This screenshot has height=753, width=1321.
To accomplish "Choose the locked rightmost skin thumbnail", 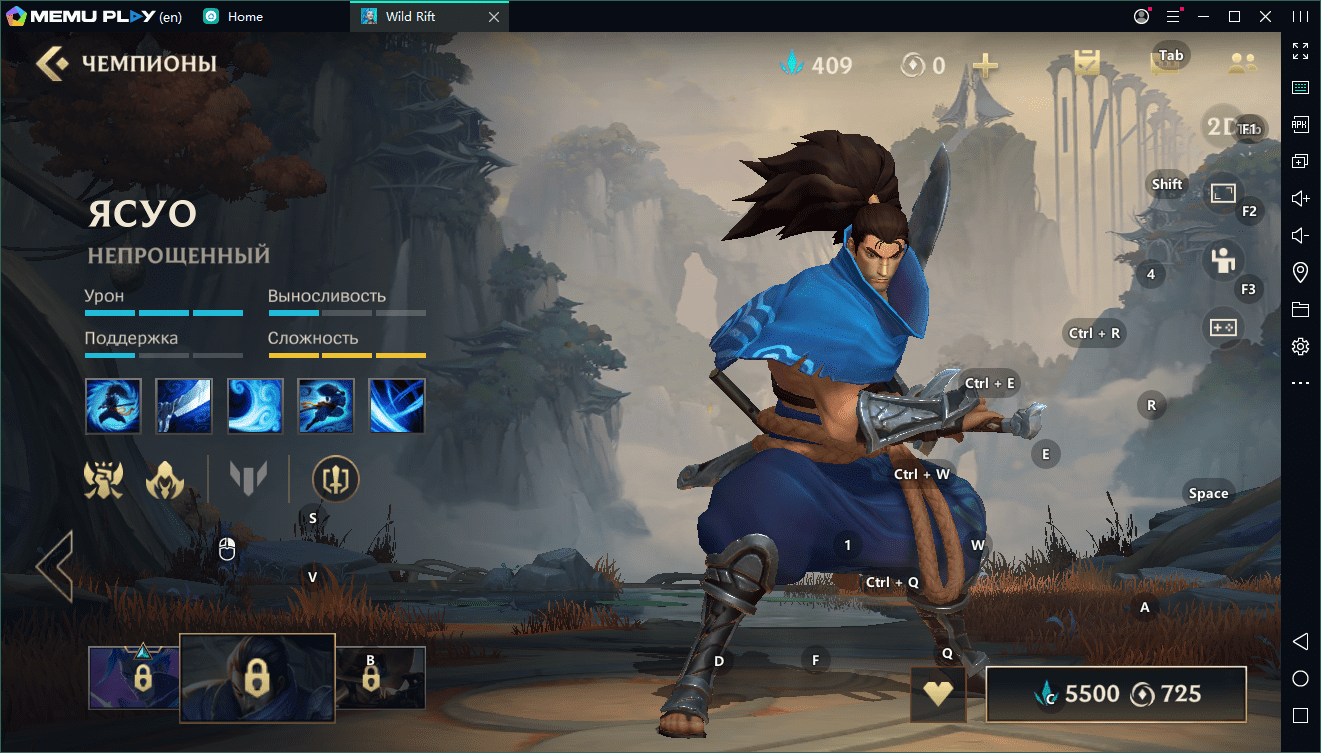I will (380, 677).
